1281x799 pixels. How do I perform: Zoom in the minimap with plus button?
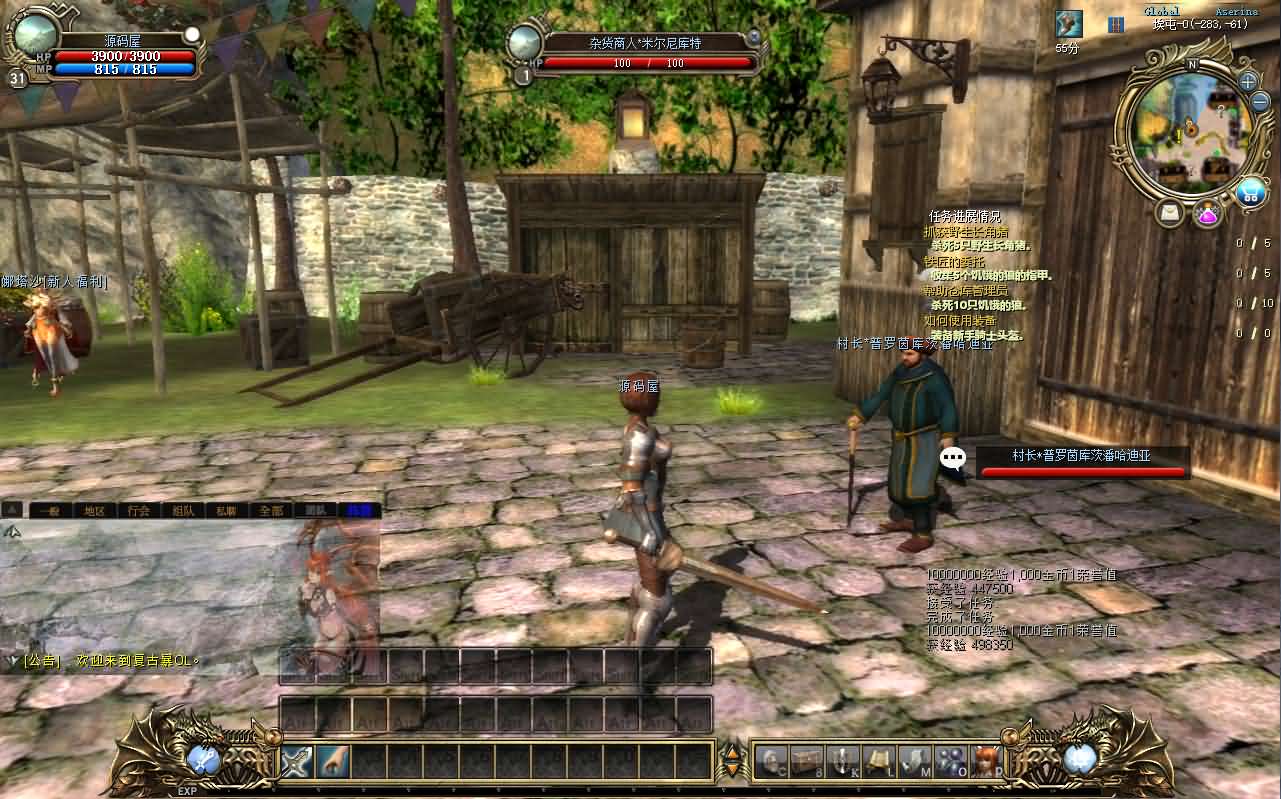point(1248,81)
